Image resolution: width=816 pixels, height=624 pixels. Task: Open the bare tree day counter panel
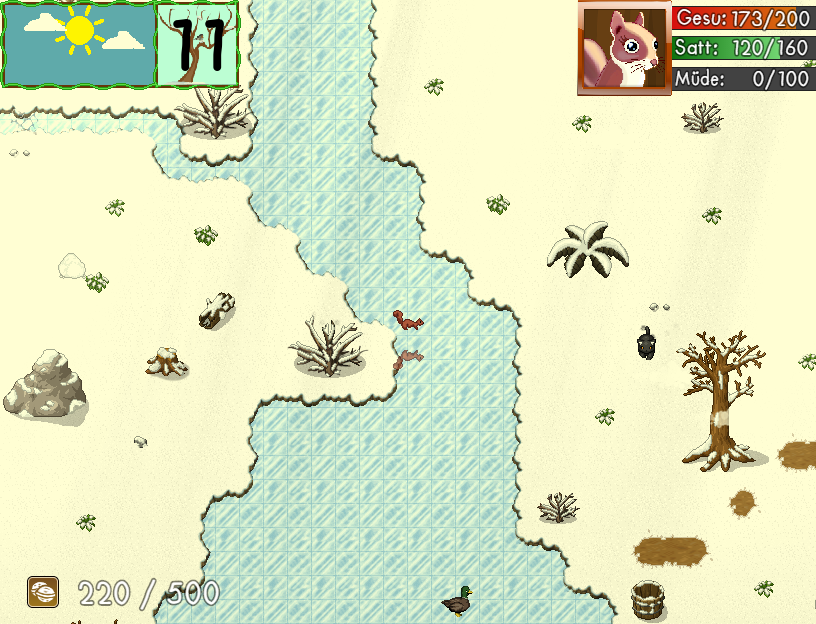[x=198, y=44]
